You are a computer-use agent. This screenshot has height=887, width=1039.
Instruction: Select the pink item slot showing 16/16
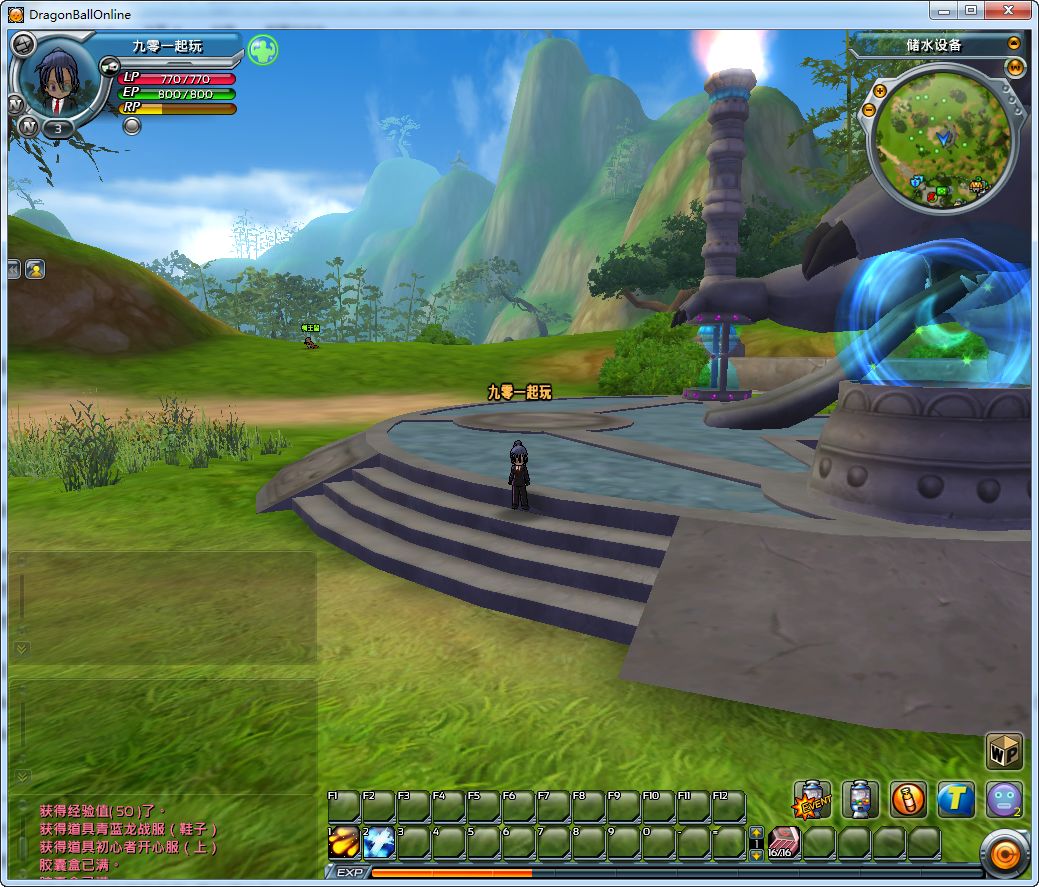pyautogui.click(x=783, y=843)
